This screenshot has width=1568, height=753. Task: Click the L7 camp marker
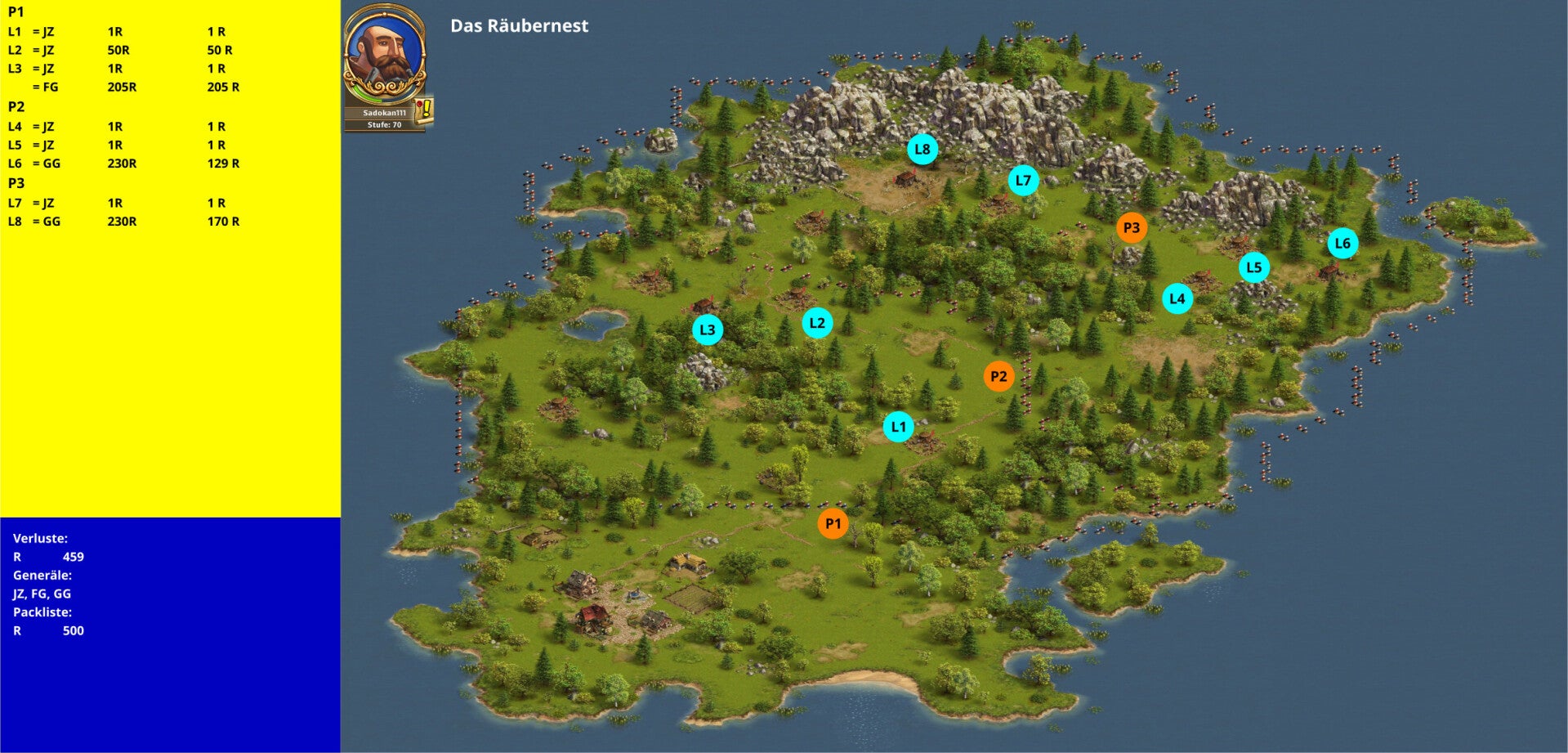(x=1023, y=180)
